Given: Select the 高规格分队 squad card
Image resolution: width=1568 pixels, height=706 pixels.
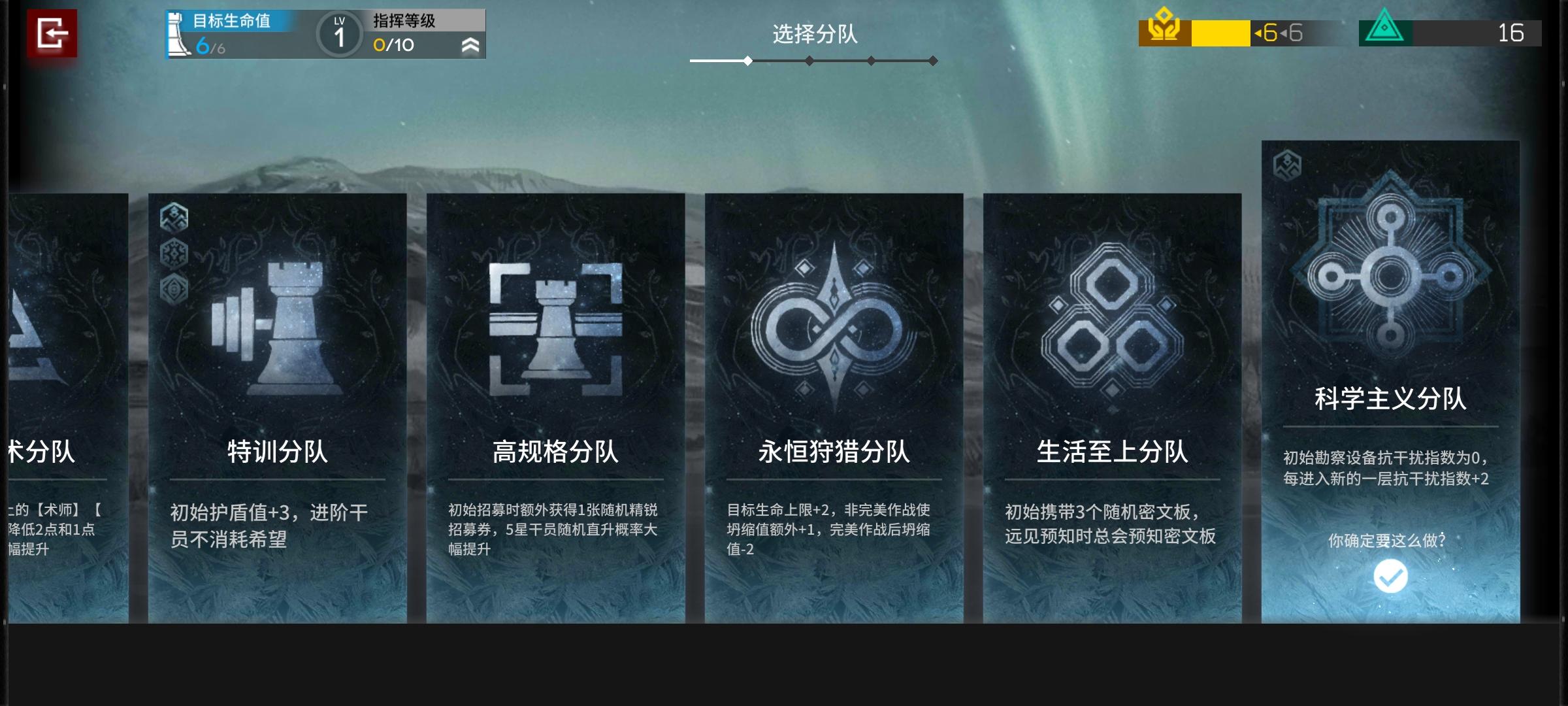Looking at the screenshot, I should point(559,405).
